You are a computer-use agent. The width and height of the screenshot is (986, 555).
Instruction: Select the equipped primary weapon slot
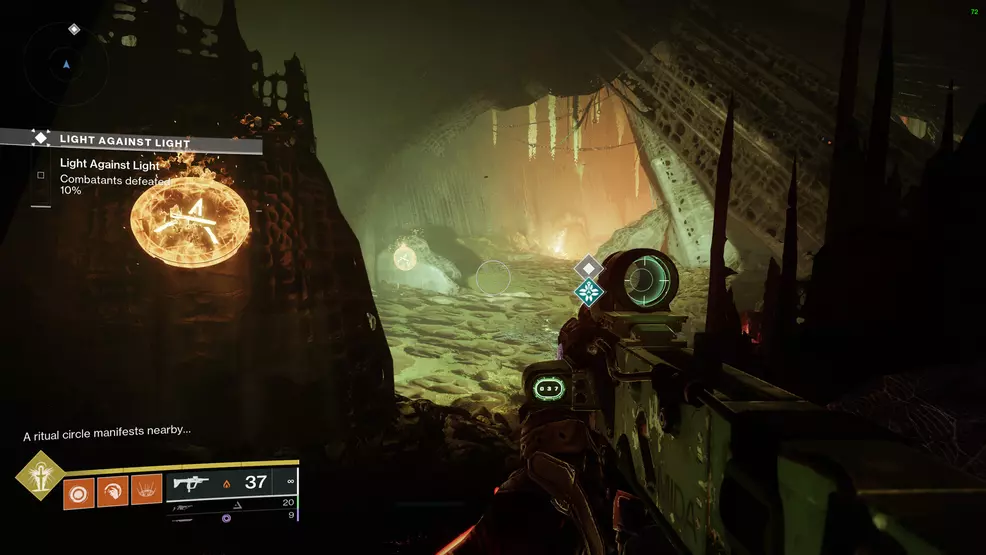pos(232,483)
